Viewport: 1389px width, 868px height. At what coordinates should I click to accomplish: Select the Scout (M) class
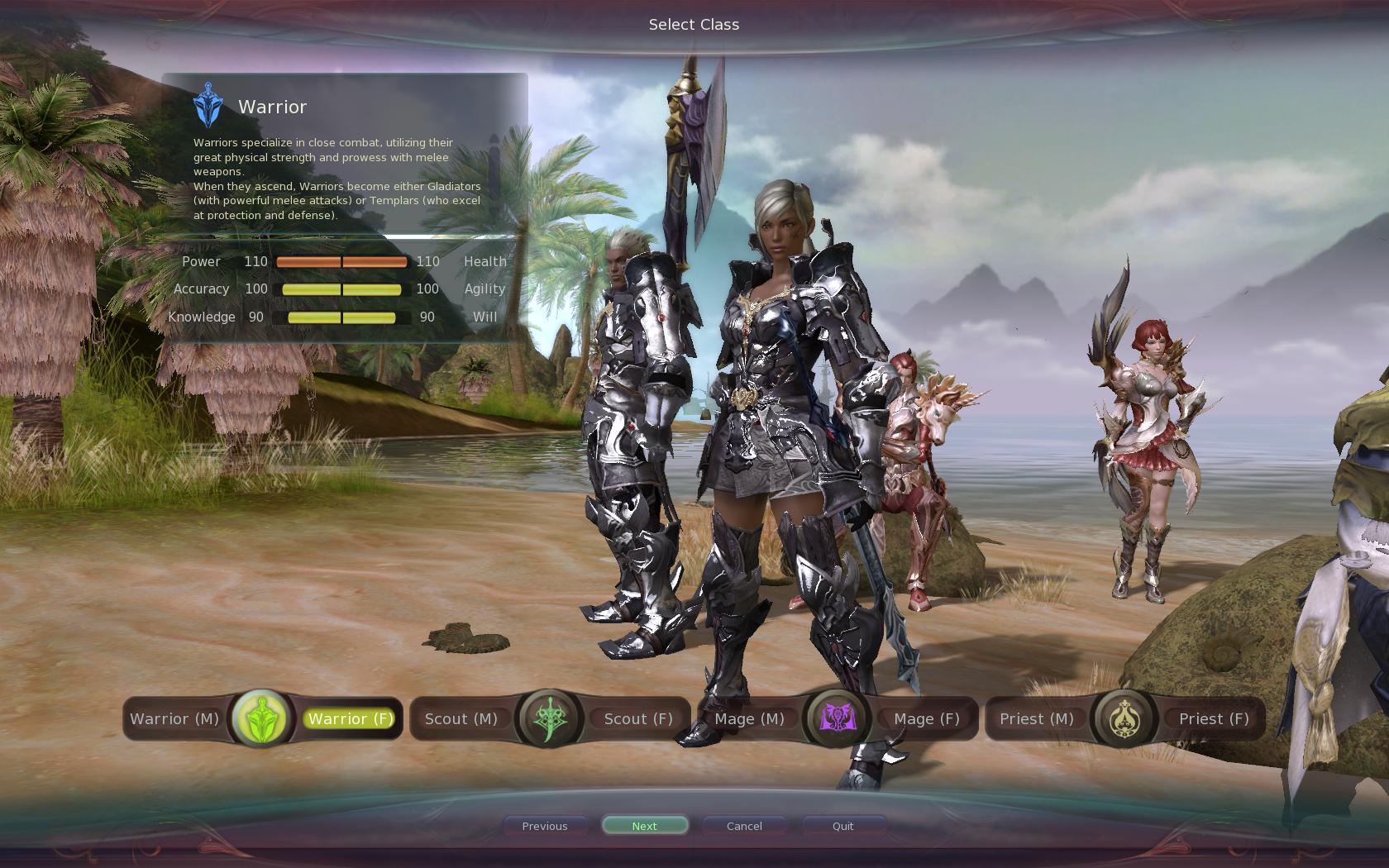(x=461, y=719)
